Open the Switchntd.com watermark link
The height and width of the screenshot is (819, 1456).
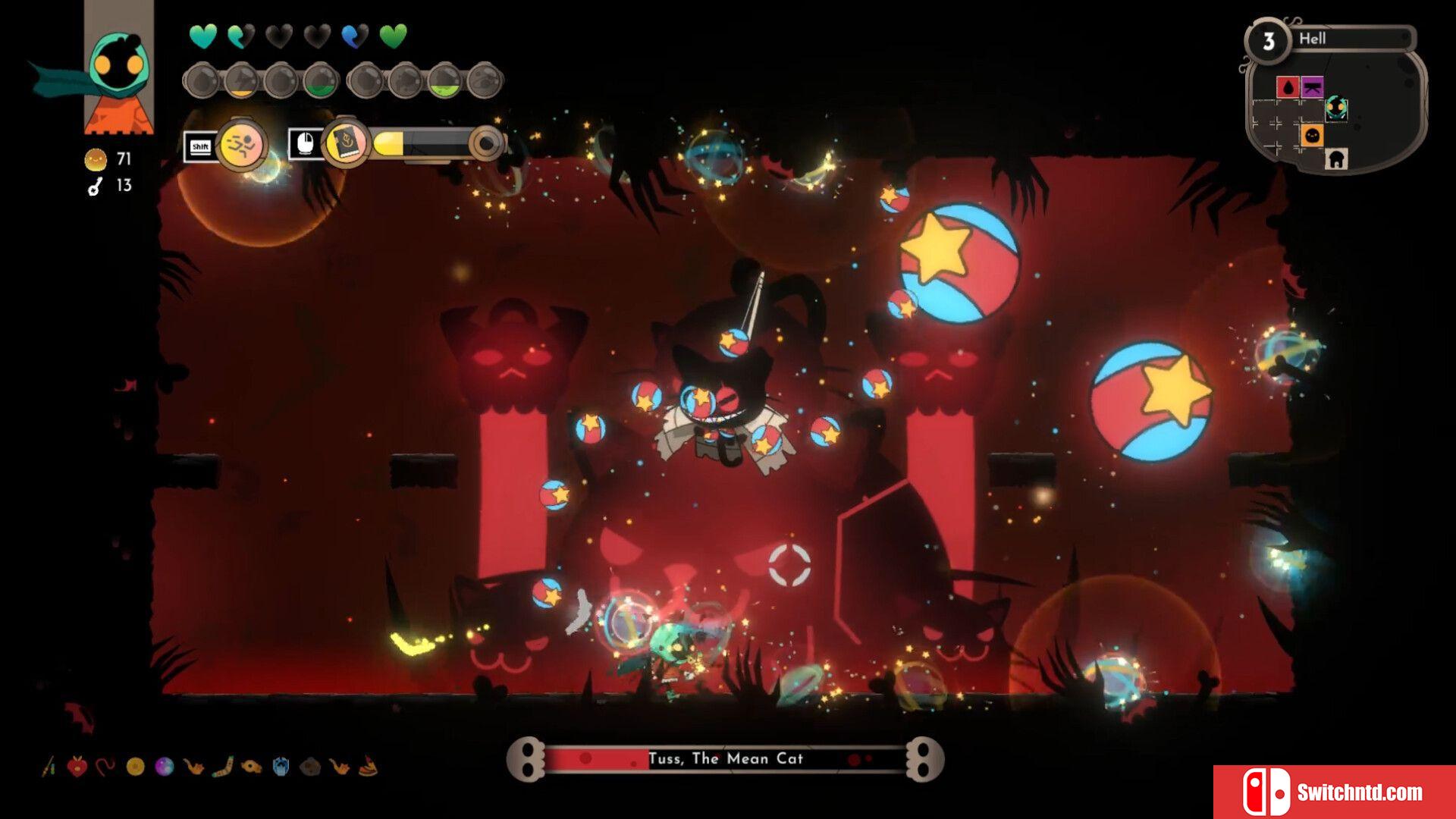point(1335,792)
